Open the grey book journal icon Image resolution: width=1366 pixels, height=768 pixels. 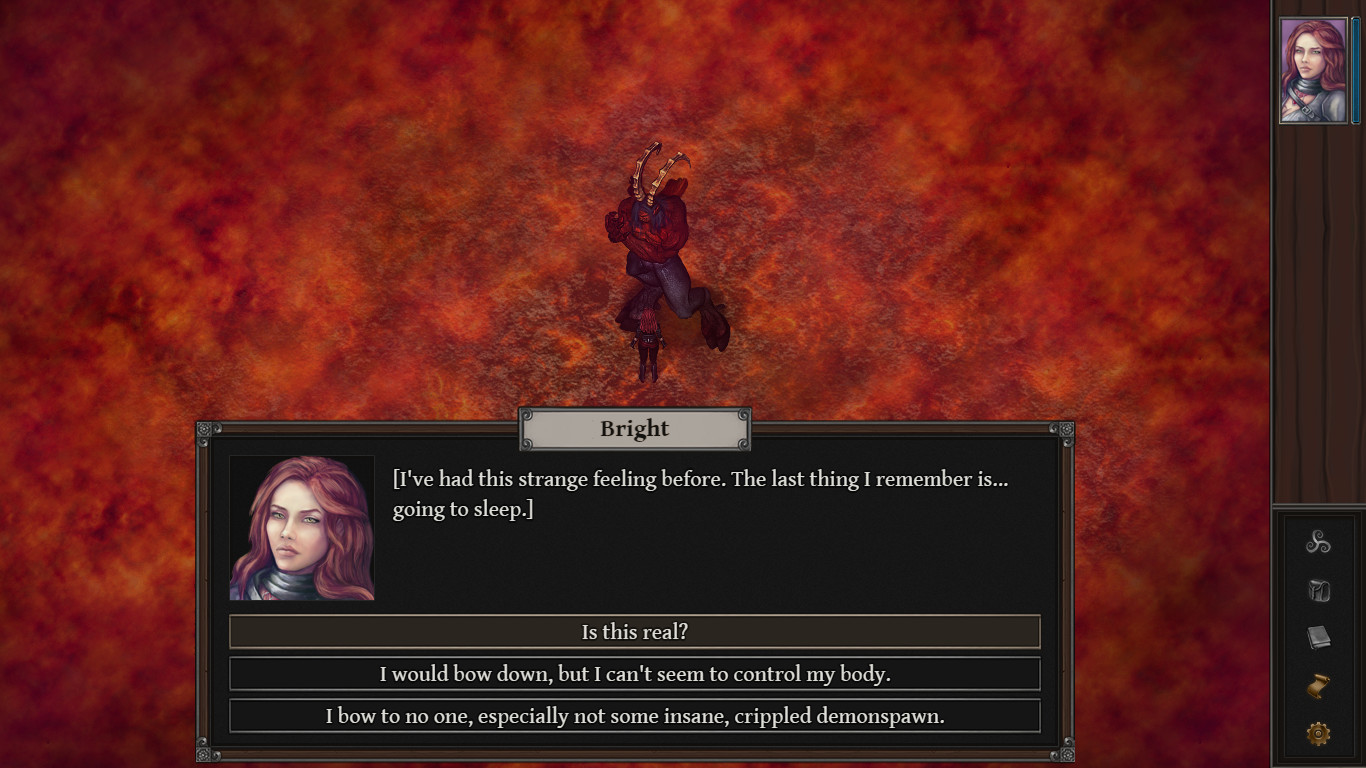click(1318, 638)
